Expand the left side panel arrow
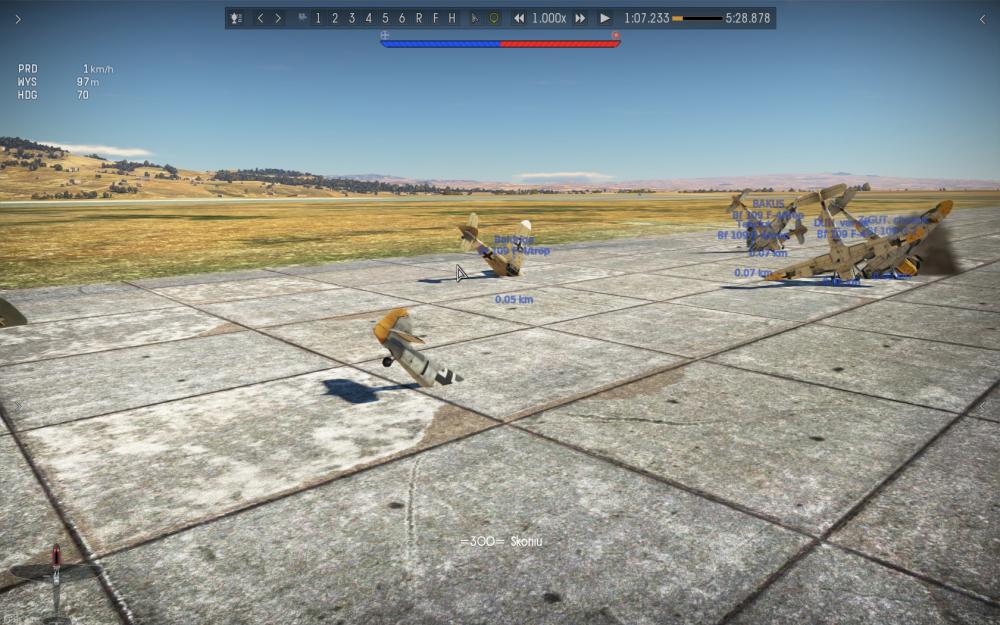Image resolution: width=1000 pixels, height=625 pixels. coord(17,19)
